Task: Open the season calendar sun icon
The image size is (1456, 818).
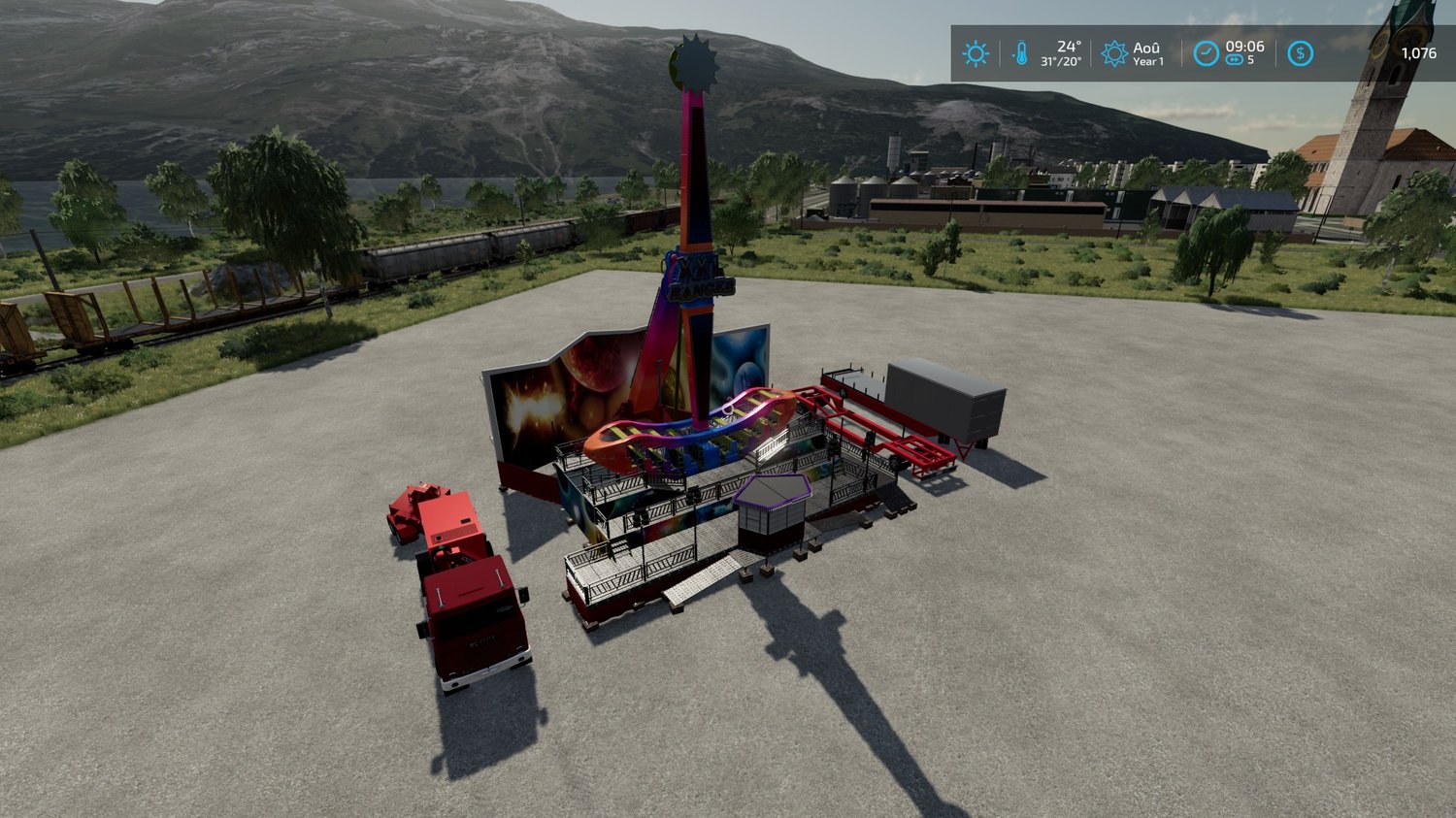Action: coord(1114,53)
